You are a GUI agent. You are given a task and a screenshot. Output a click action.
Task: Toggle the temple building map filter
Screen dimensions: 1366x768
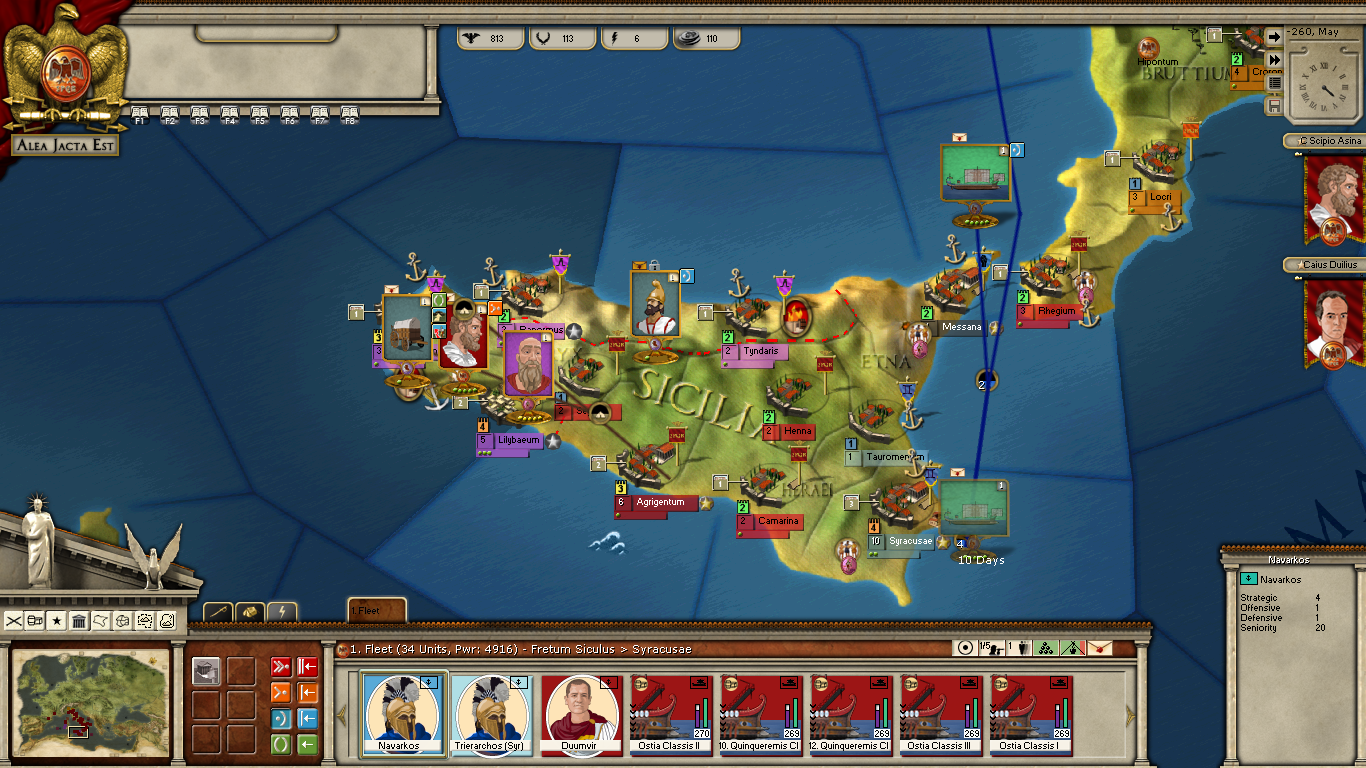[x=79, y=621]
